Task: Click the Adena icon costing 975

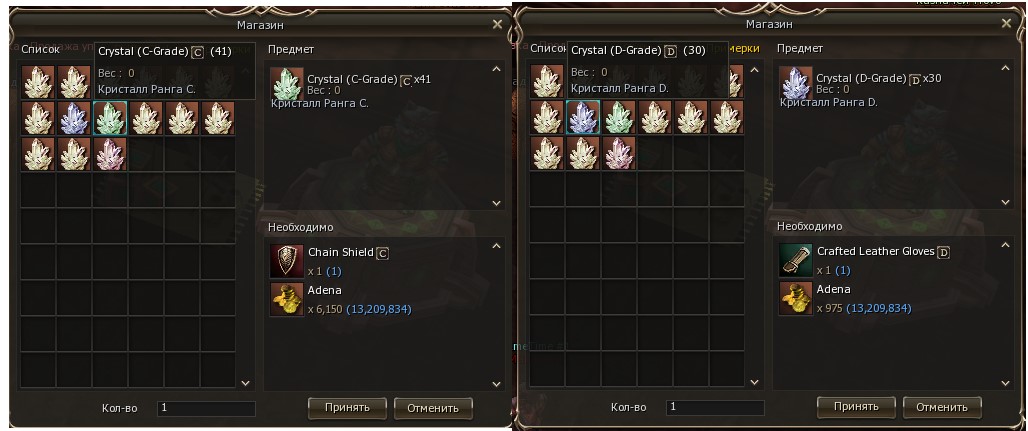Action: coord(796,298)
